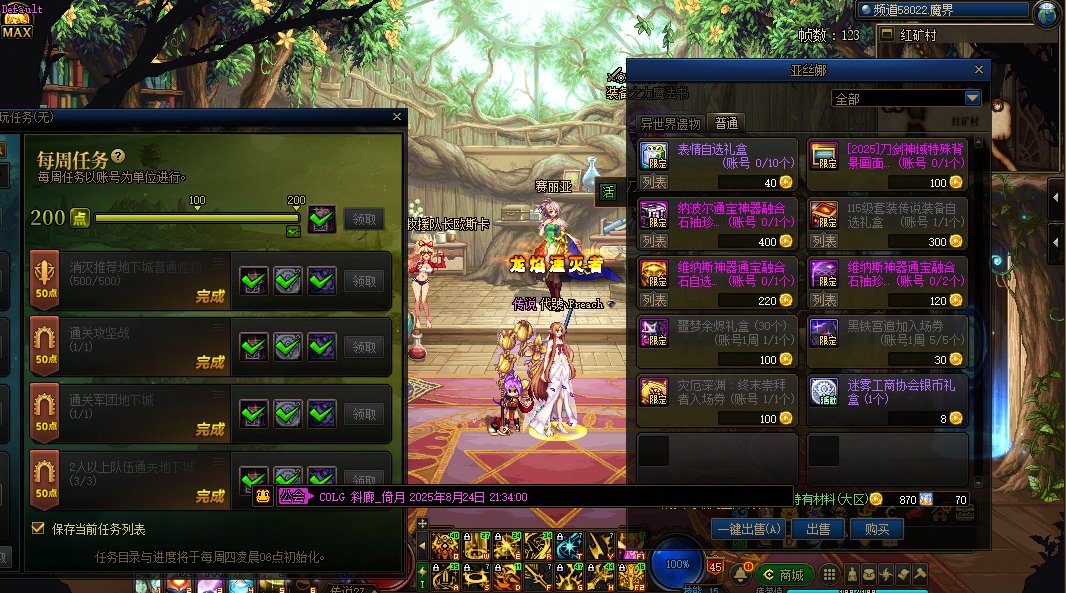Switch to the 普通 shop tab

click(726, 124)
